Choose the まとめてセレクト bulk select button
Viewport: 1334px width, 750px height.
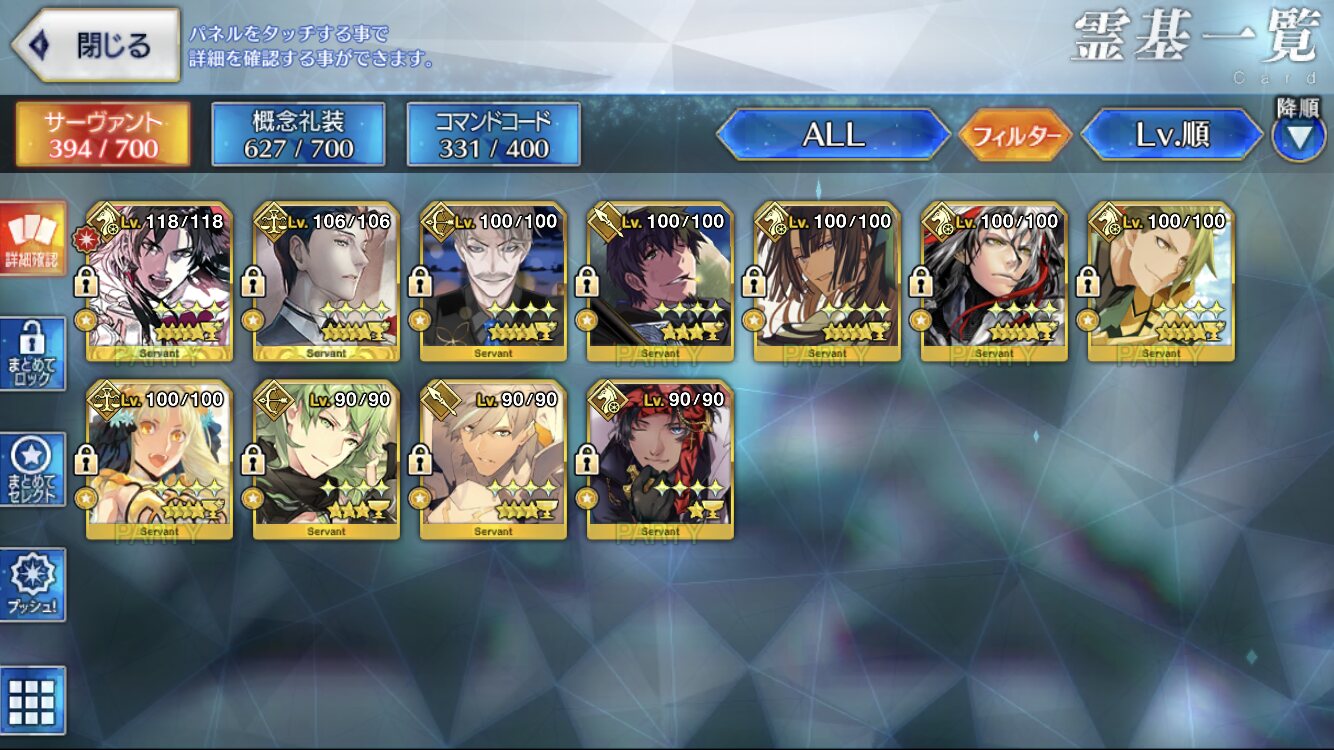point(34,470)
